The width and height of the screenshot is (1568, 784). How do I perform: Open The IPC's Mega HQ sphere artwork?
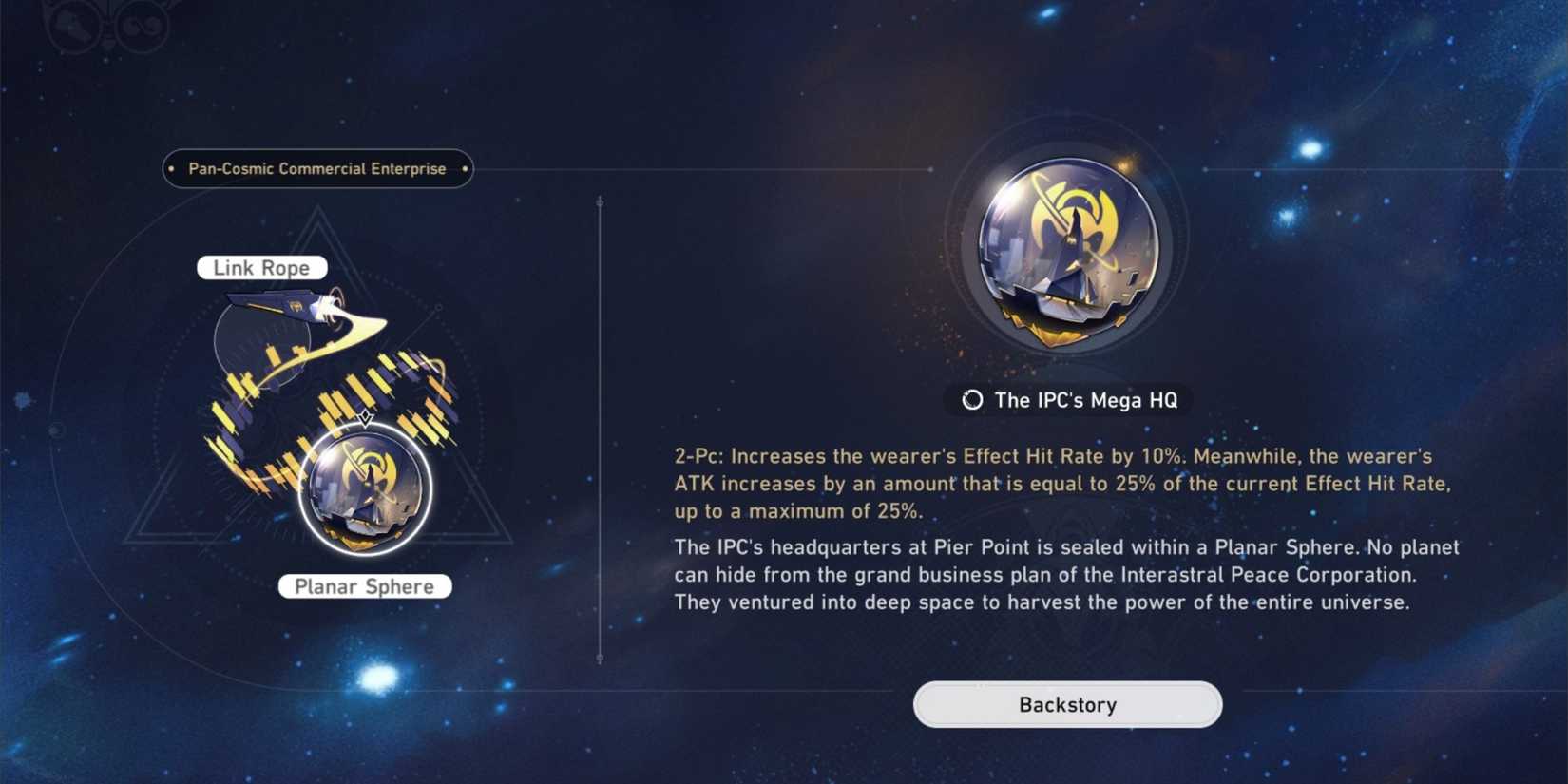pos(1064,252)
